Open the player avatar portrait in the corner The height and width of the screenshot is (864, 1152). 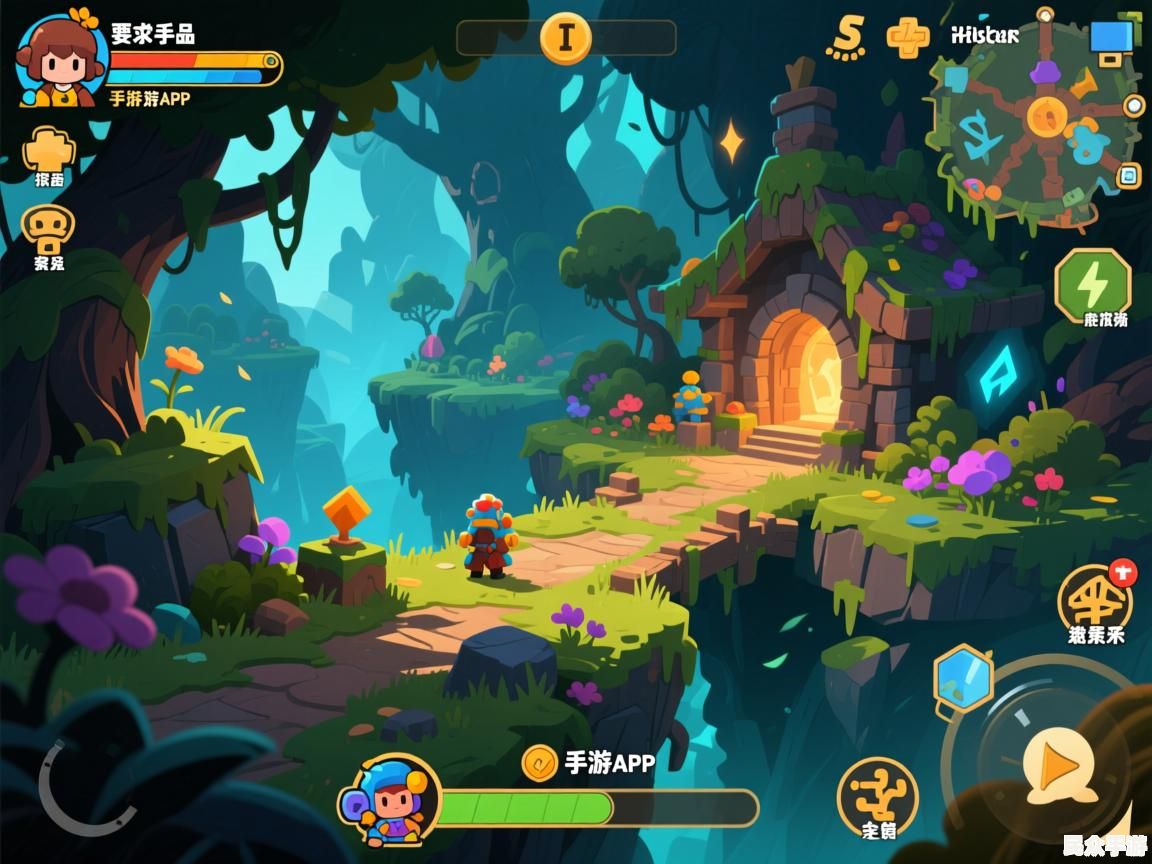pyautogui.click(x=60, y=58)
